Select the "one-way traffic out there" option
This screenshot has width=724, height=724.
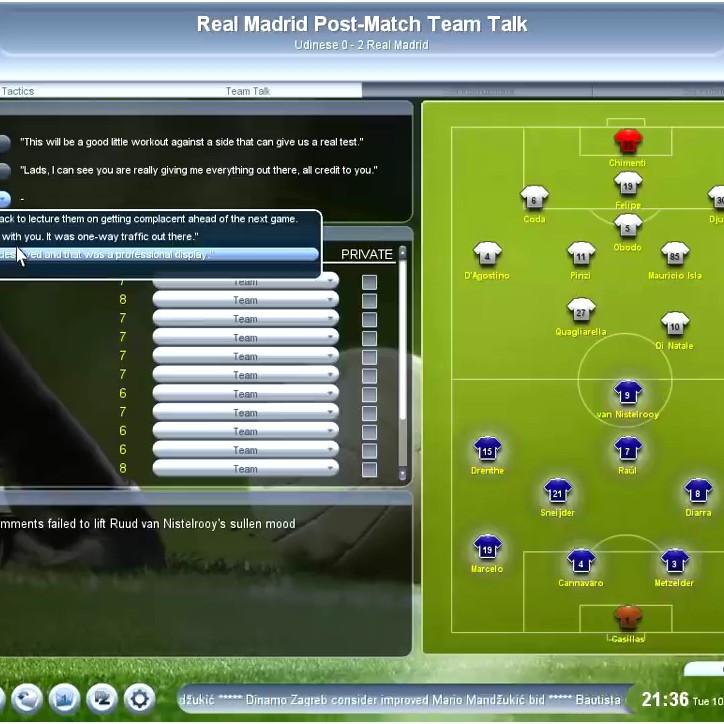pos(100,236)
